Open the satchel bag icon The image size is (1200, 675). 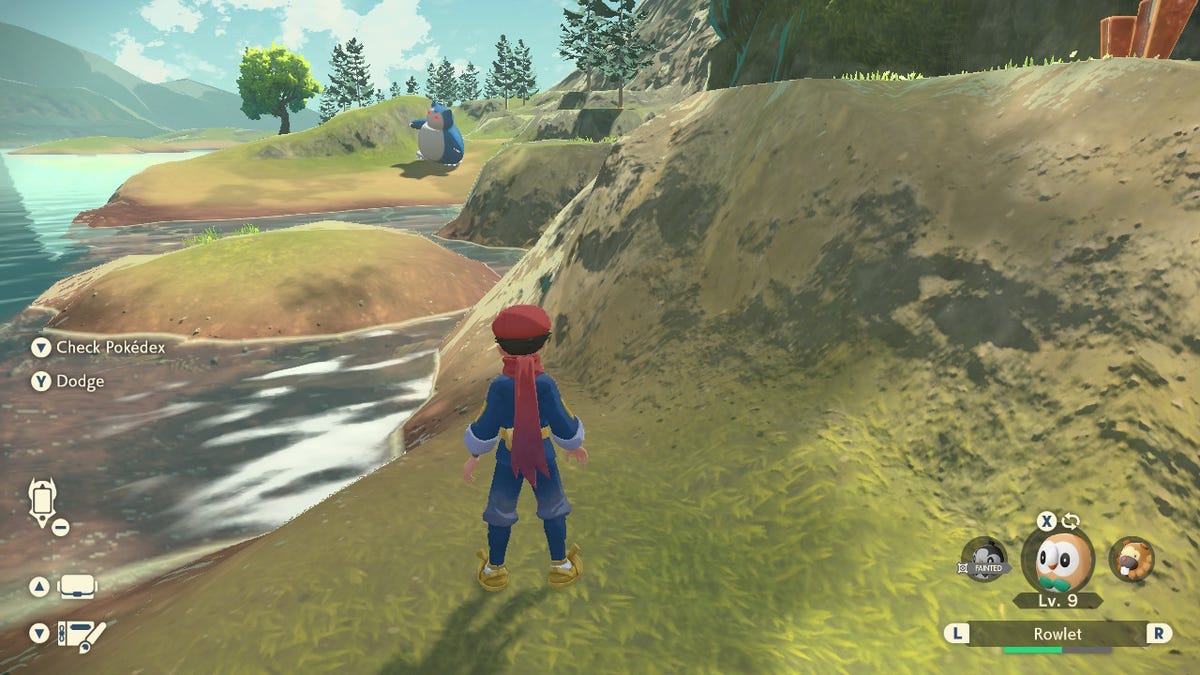pos(78,587)
